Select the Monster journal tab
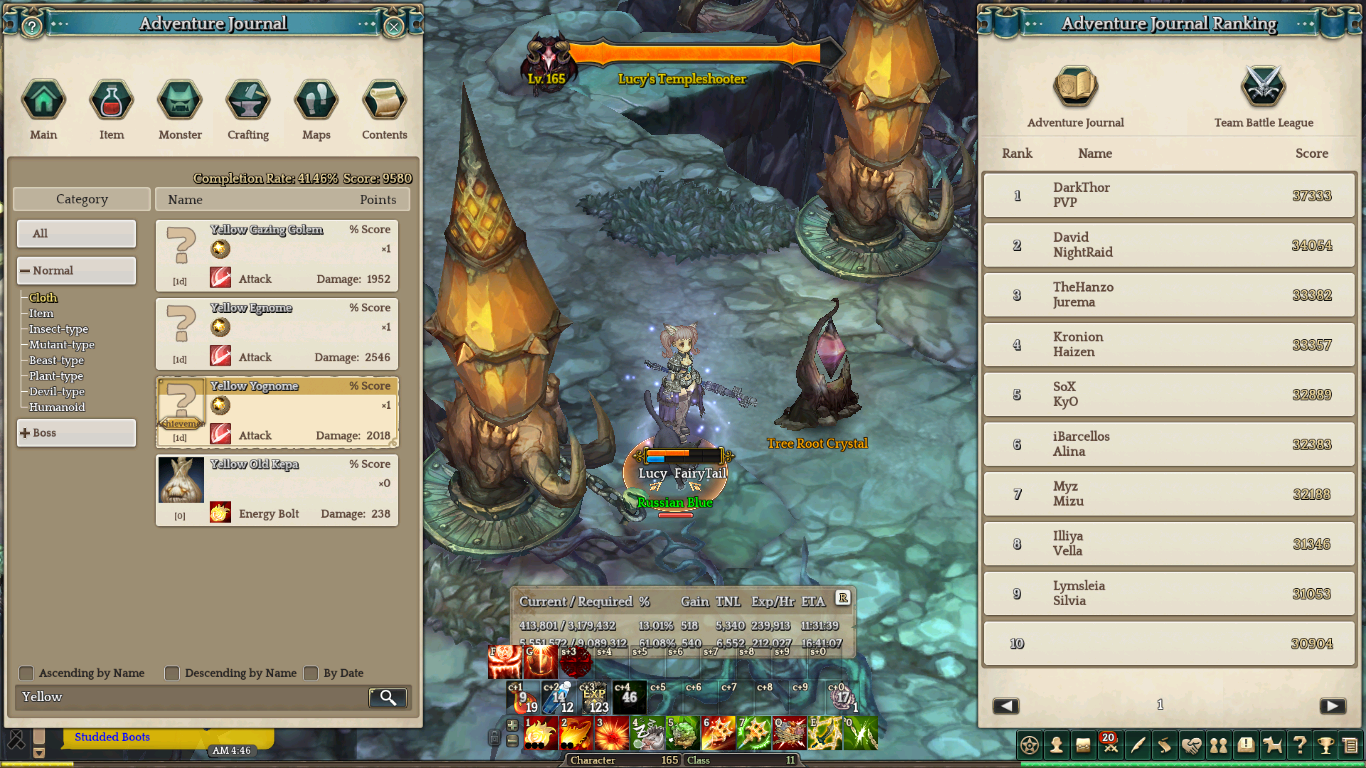 180,101
